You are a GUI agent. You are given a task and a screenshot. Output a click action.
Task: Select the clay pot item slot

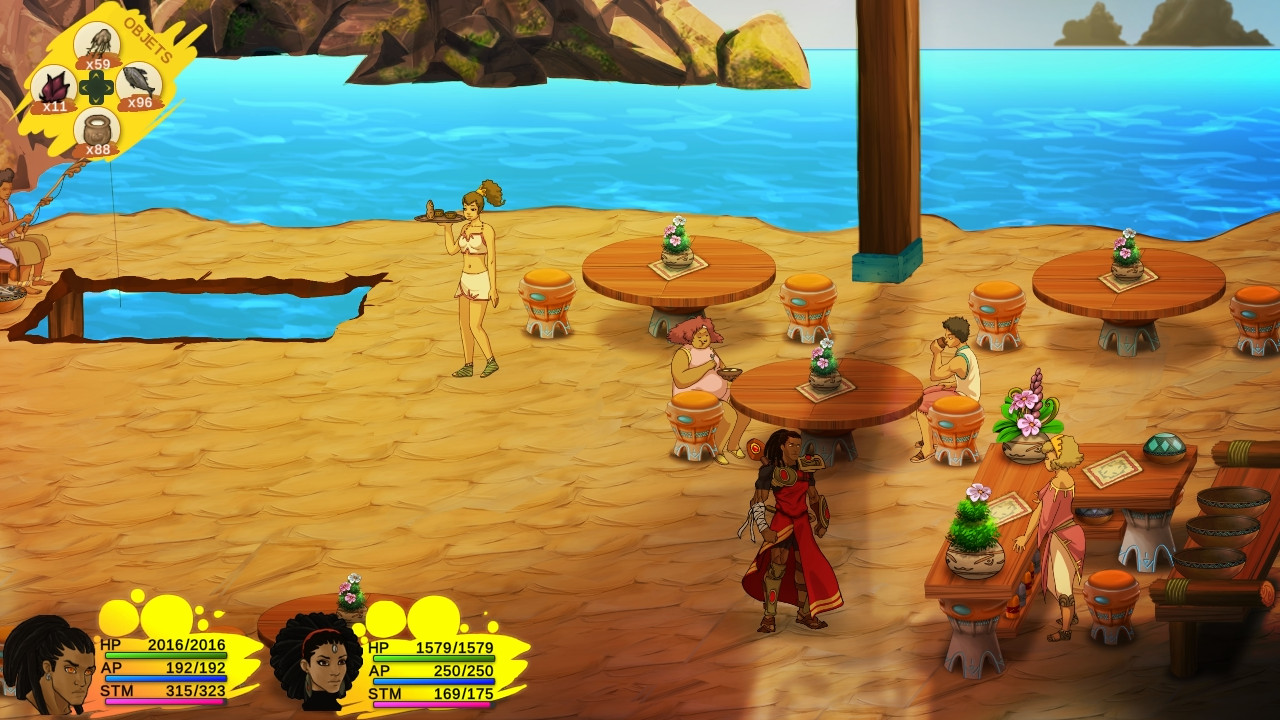(97, 130)
